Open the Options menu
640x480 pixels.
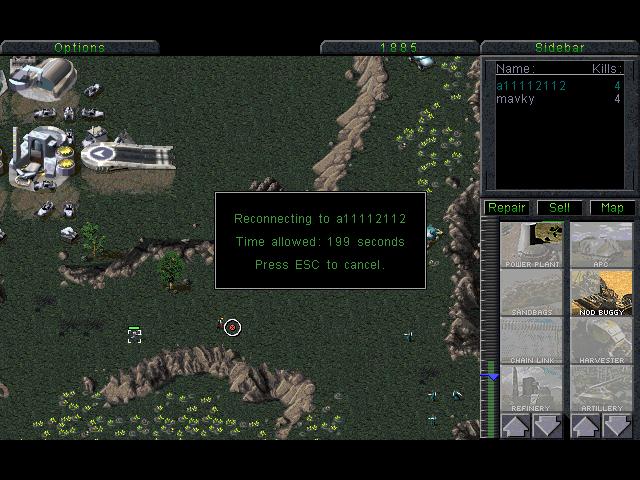(79, 47)
